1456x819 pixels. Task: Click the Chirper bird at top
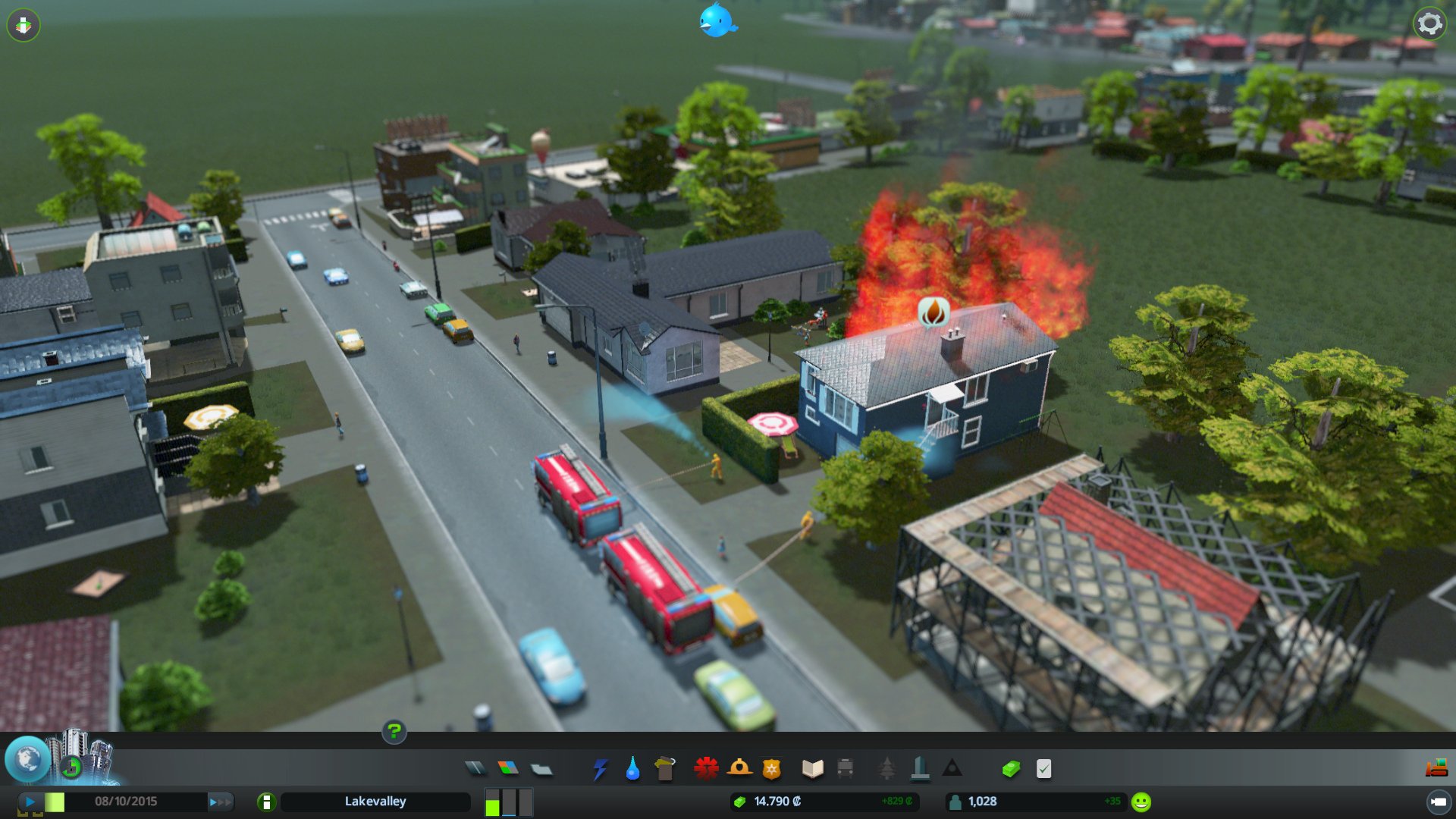[x=716, y=22]
